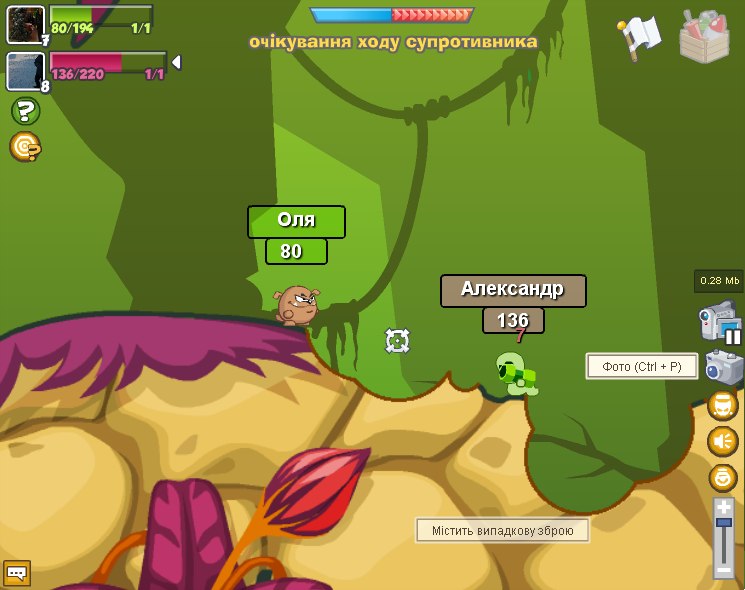Click the orange button below the speaker

(722, 477)
